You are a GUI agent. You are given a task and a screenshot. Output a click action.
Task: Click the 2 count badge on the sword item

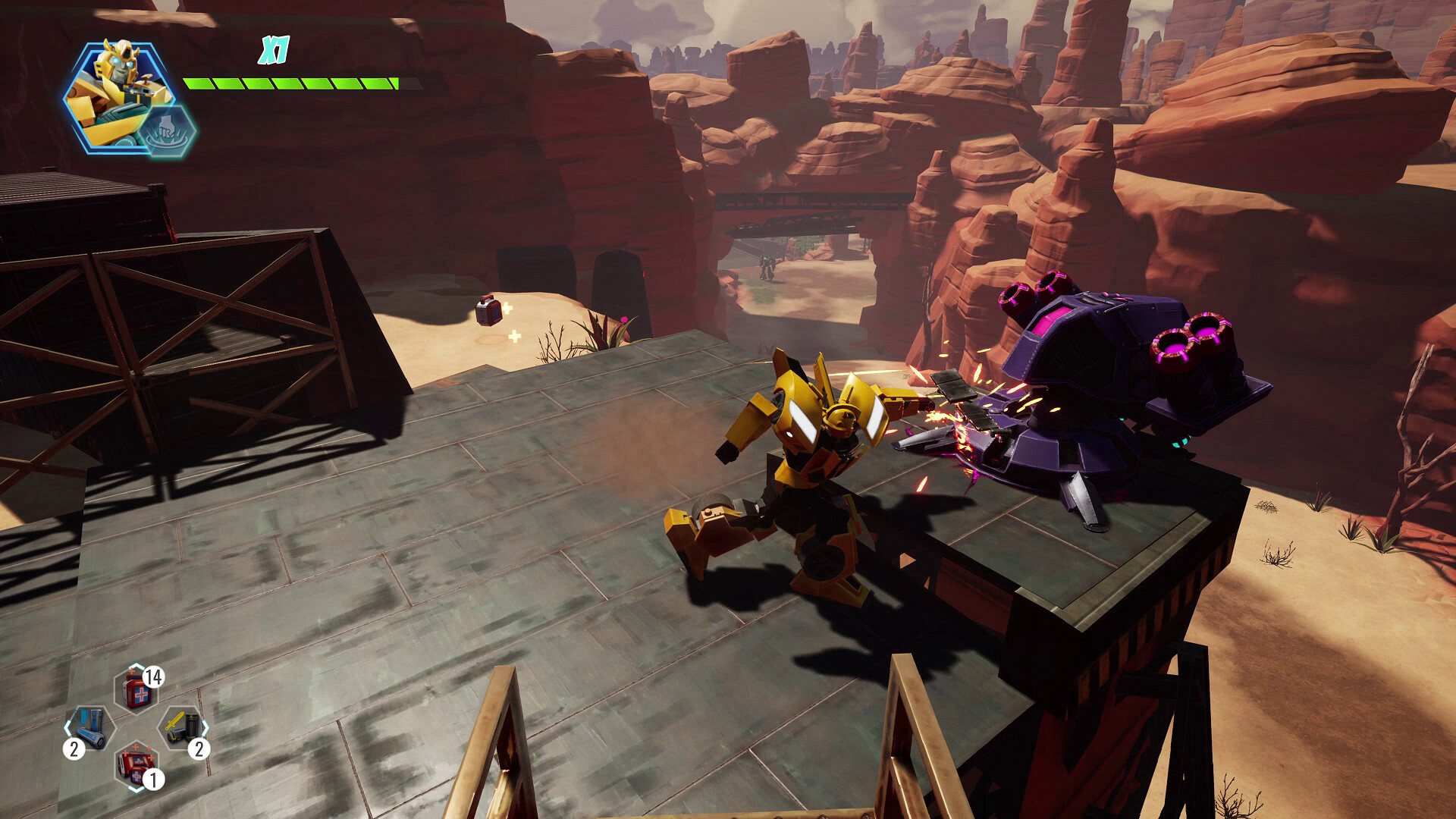tap(198, 749)
